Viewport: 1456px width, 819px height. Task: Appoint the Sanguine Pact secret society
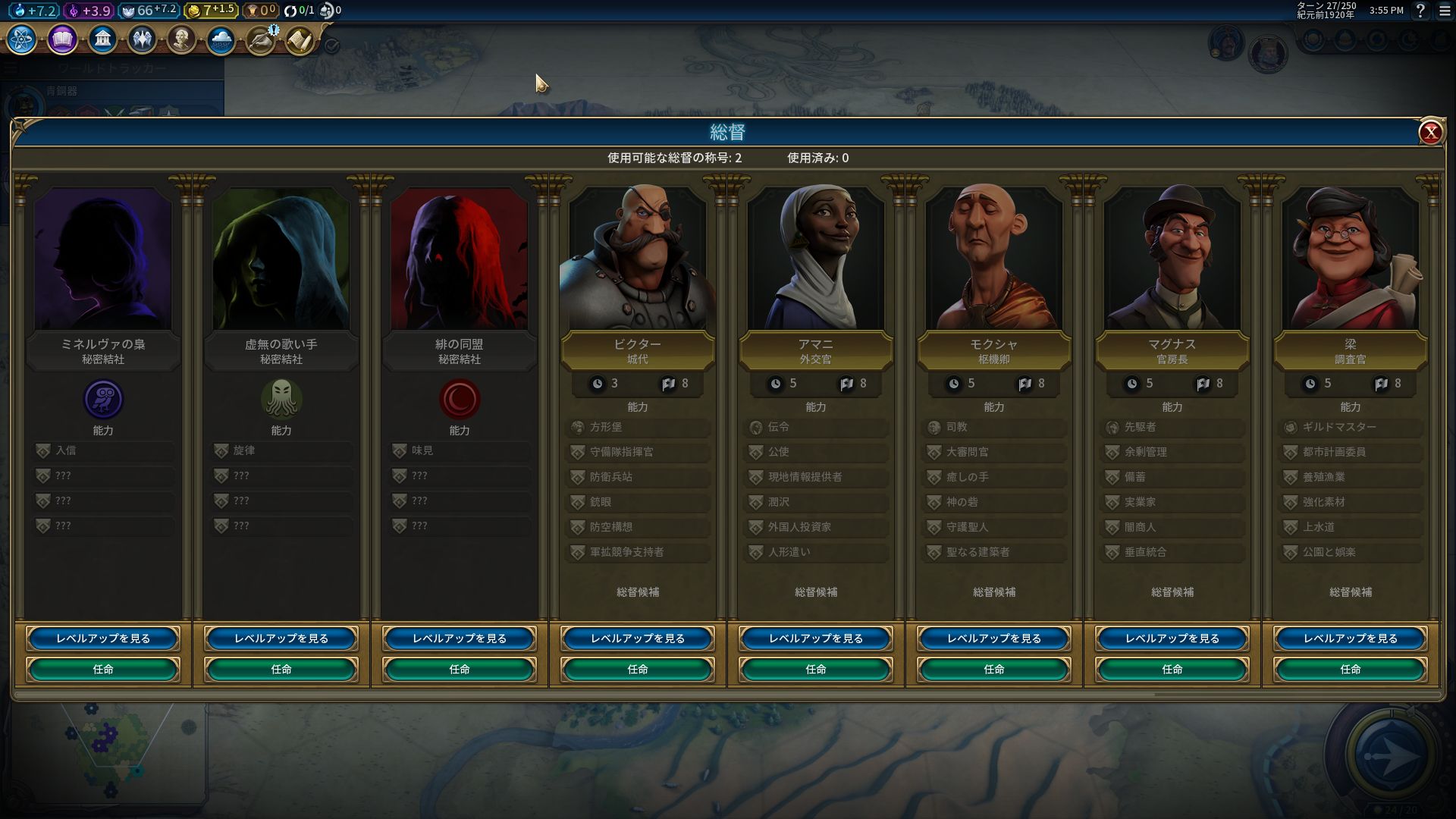pos(460,669)
